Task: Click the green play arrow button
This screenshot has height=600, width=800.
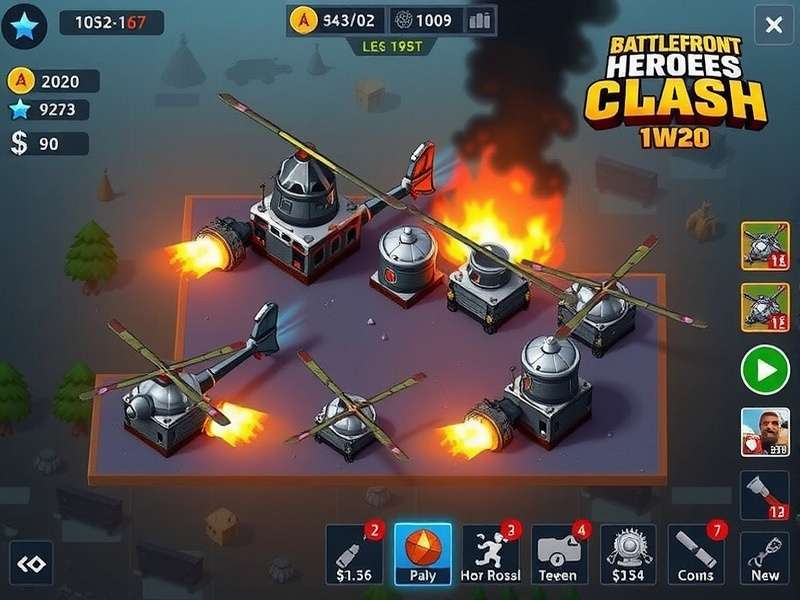Action: click(x=765, y=372)
